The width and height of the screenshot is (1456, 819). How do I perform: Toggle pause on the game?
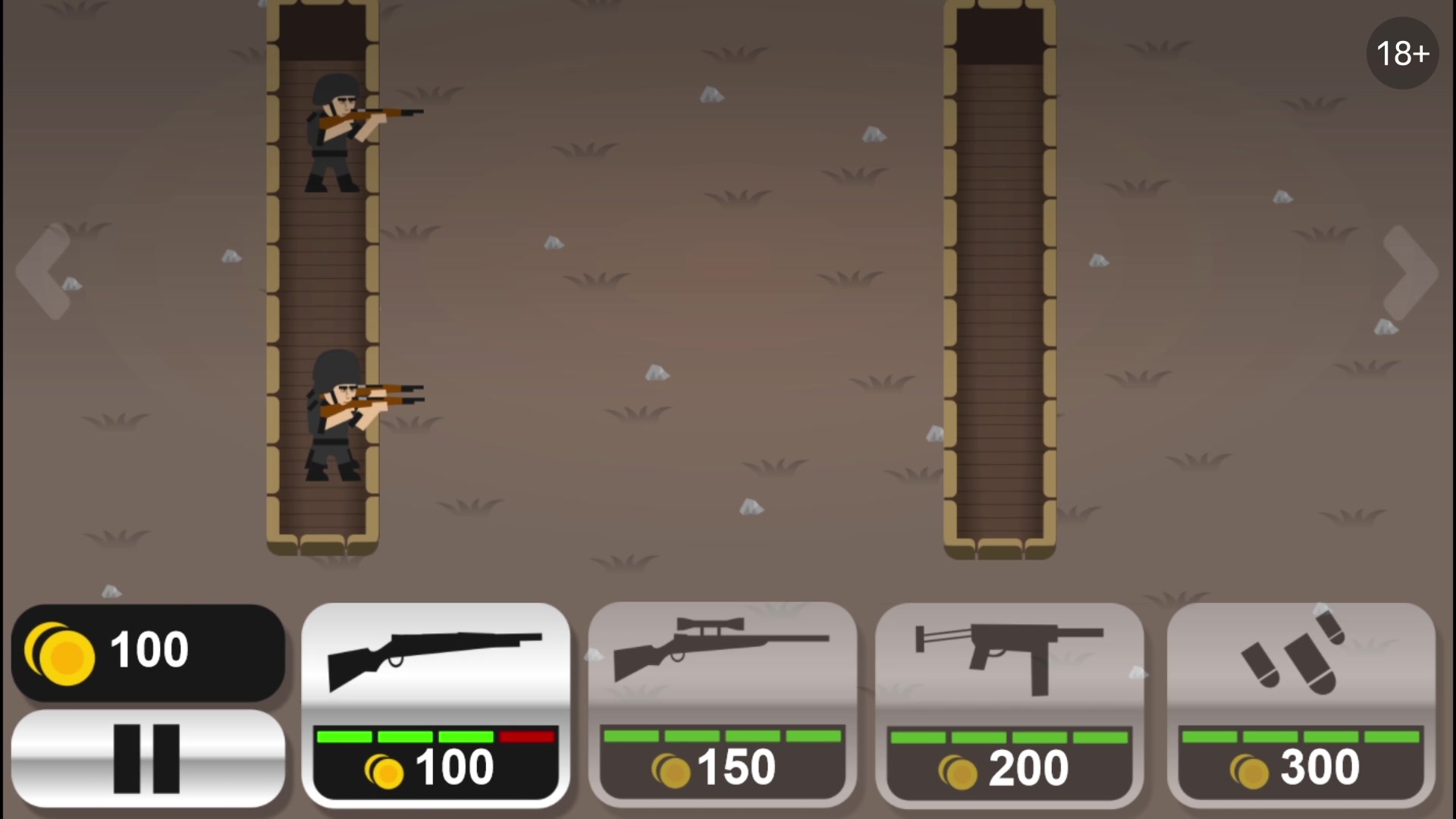149,758
